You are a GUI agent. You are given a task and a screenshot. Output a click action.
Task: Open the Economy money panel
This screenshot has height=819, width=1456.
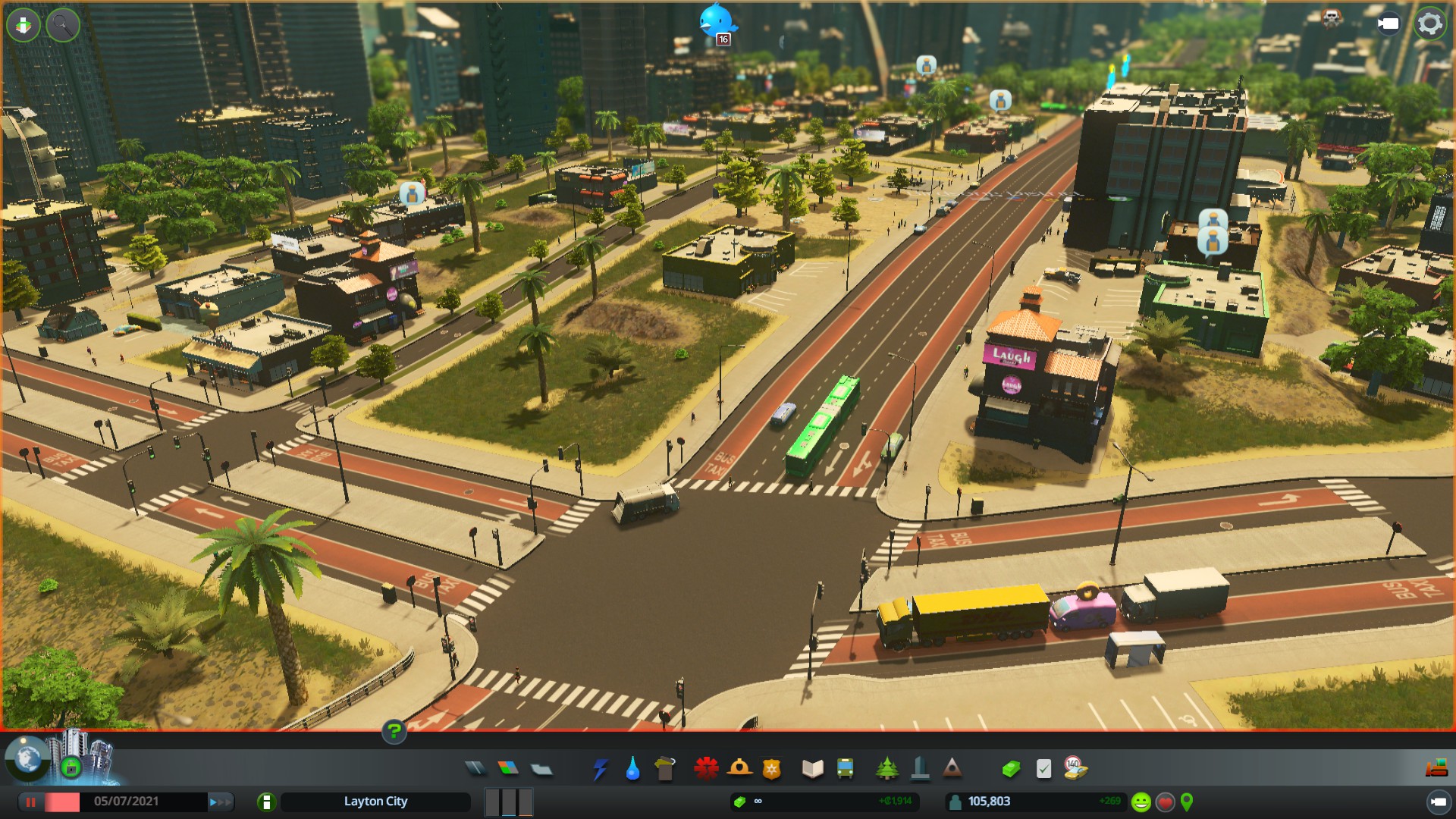(1010, 769)
